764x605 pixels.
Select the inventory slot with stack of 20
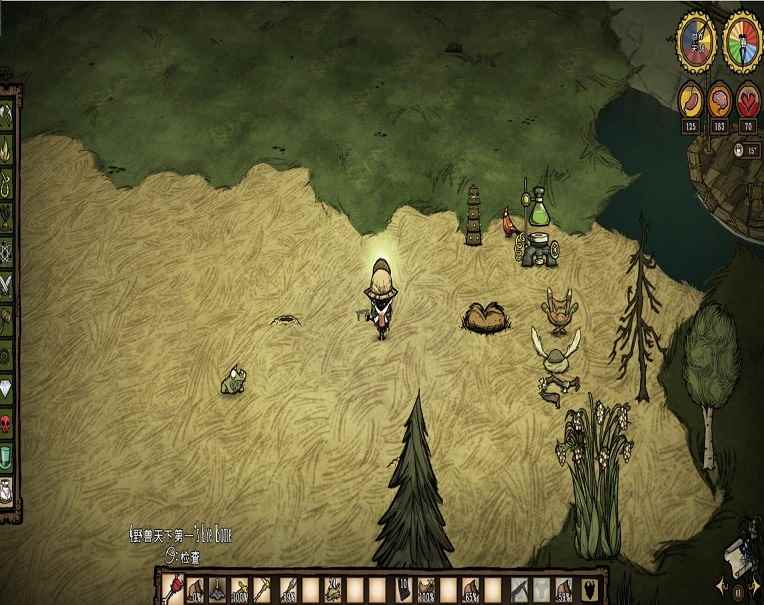(x=404, y=589)
